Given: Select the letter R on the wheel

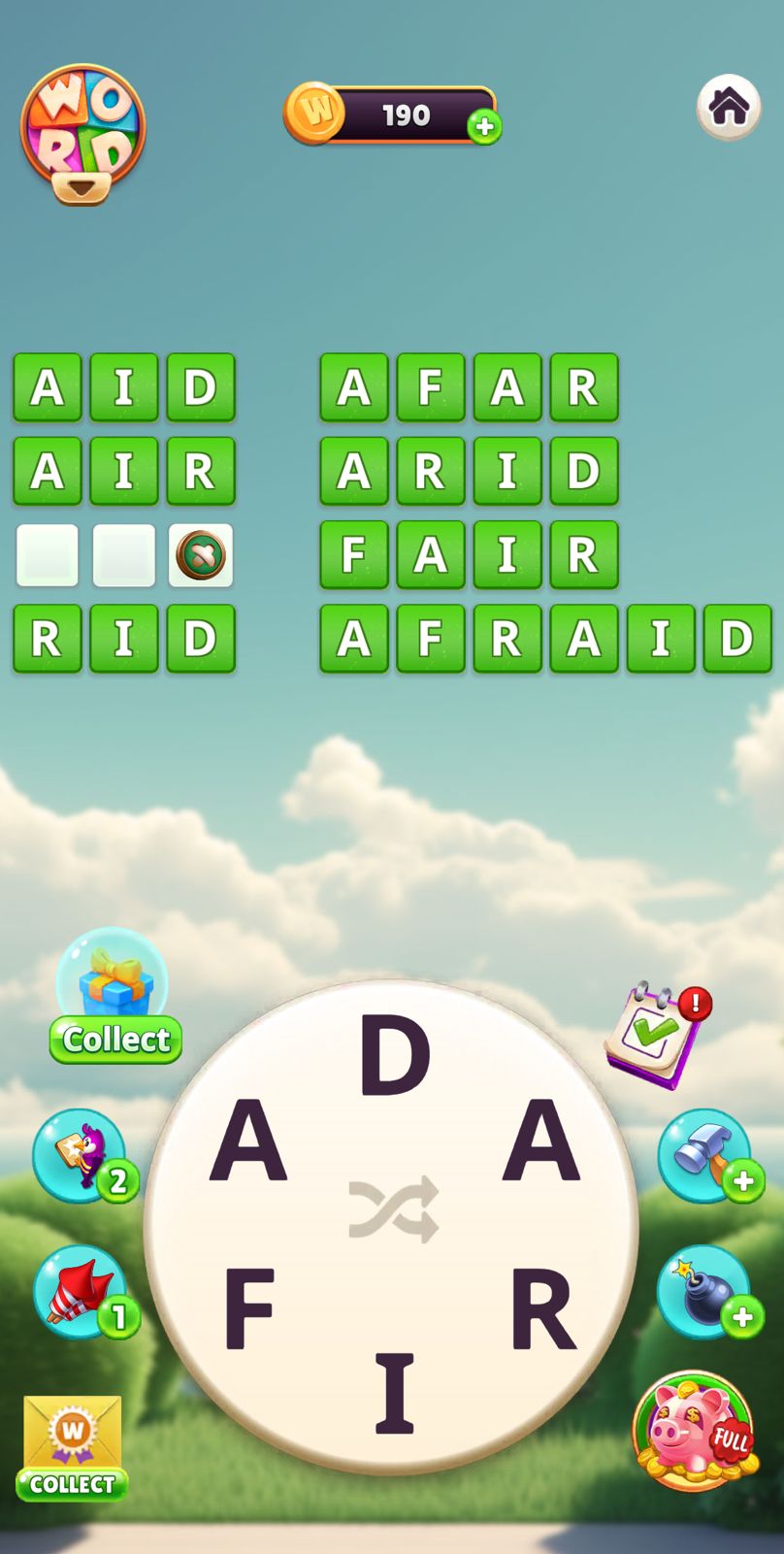Looking at the screenshot, I should pyautogui.click(x=542, y=1309).
